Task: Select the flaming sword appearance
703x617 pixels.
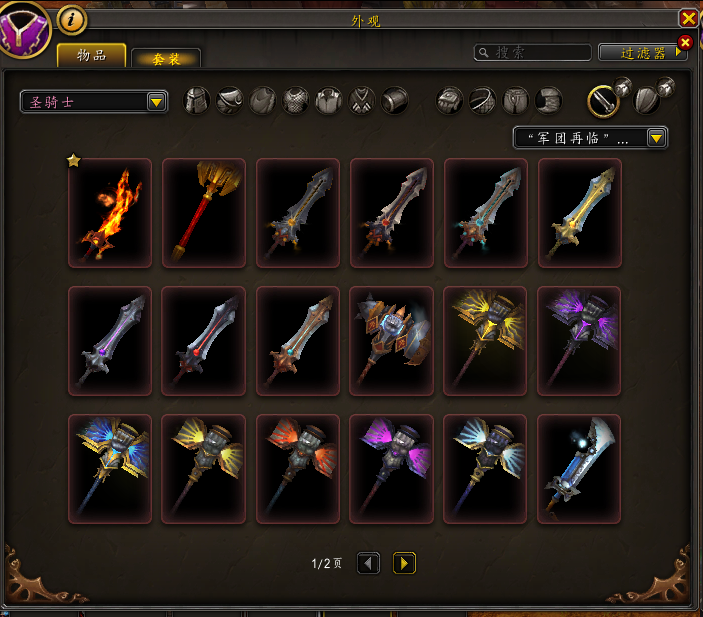Action: 110,213
